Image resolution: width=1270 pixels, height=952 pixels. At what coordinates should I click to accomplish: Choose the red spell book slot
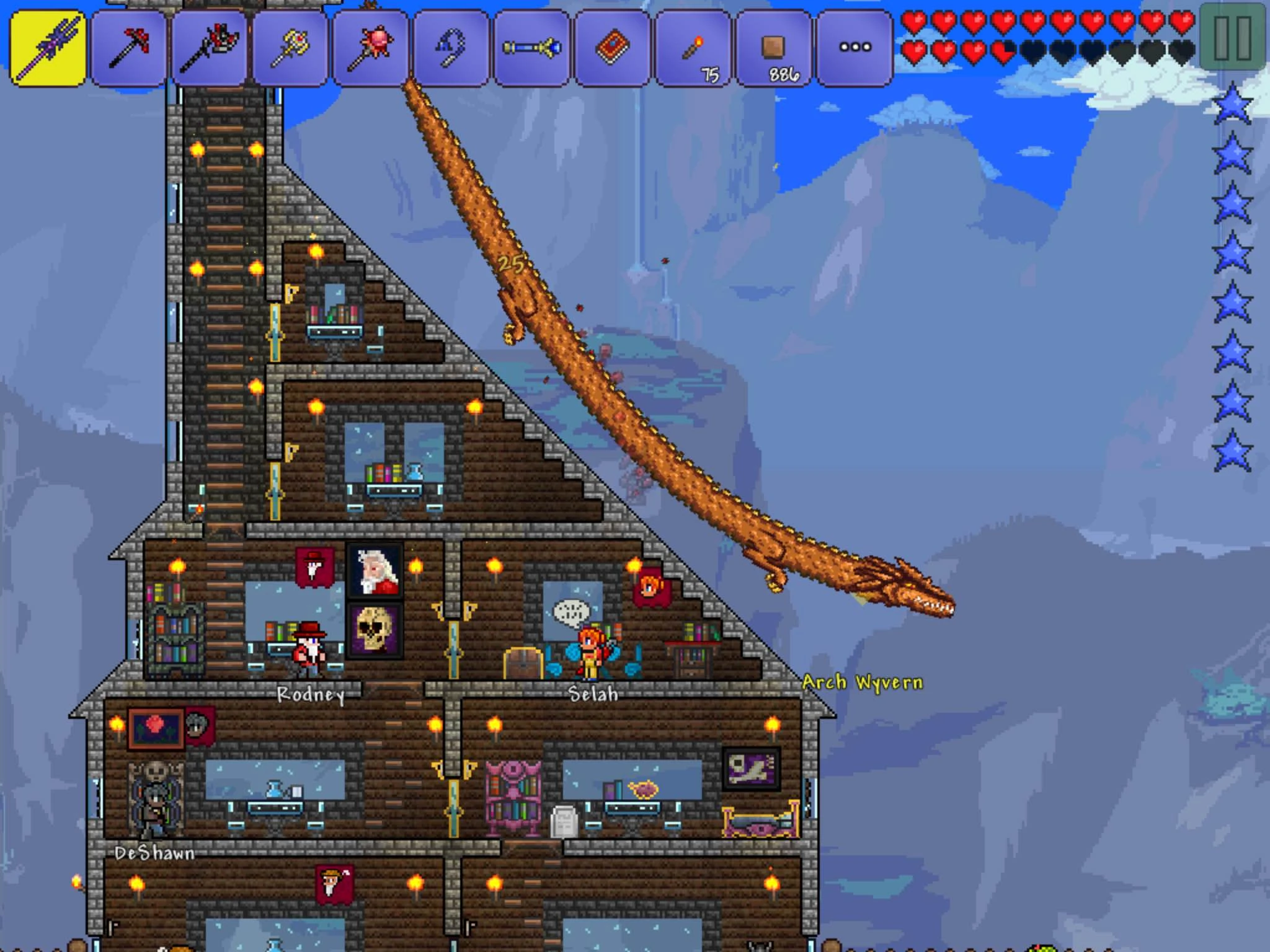tap(612, 47)
